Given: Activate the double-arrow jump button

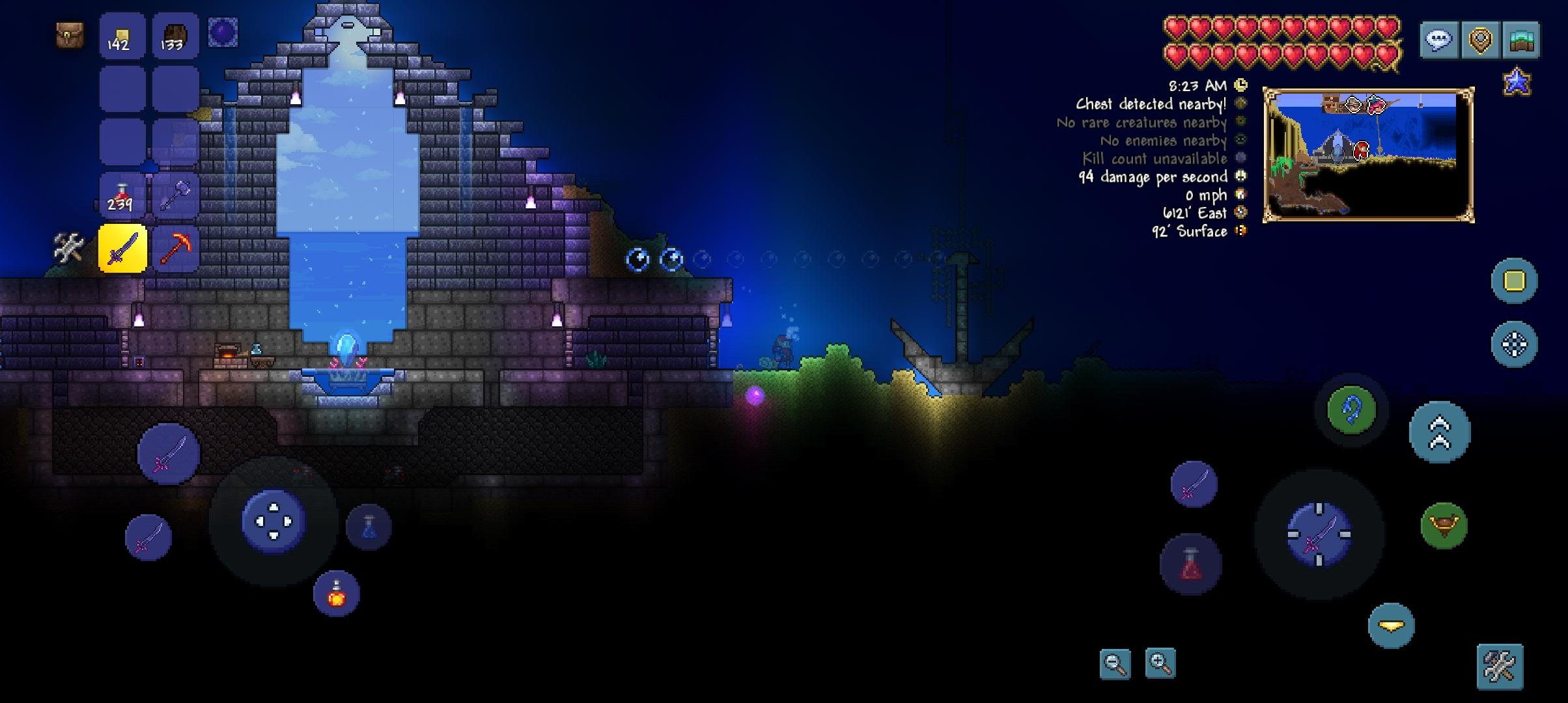Looking at the screenshot, I should point(1440,432).
